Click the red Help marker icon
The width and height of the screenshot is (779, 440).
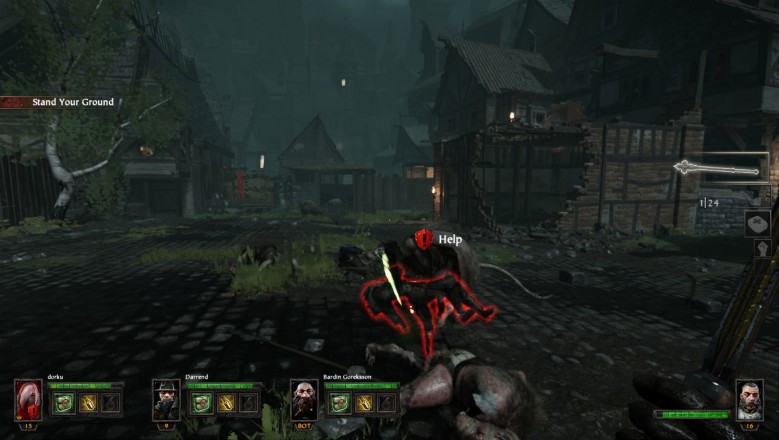click(x=424, y=239)
